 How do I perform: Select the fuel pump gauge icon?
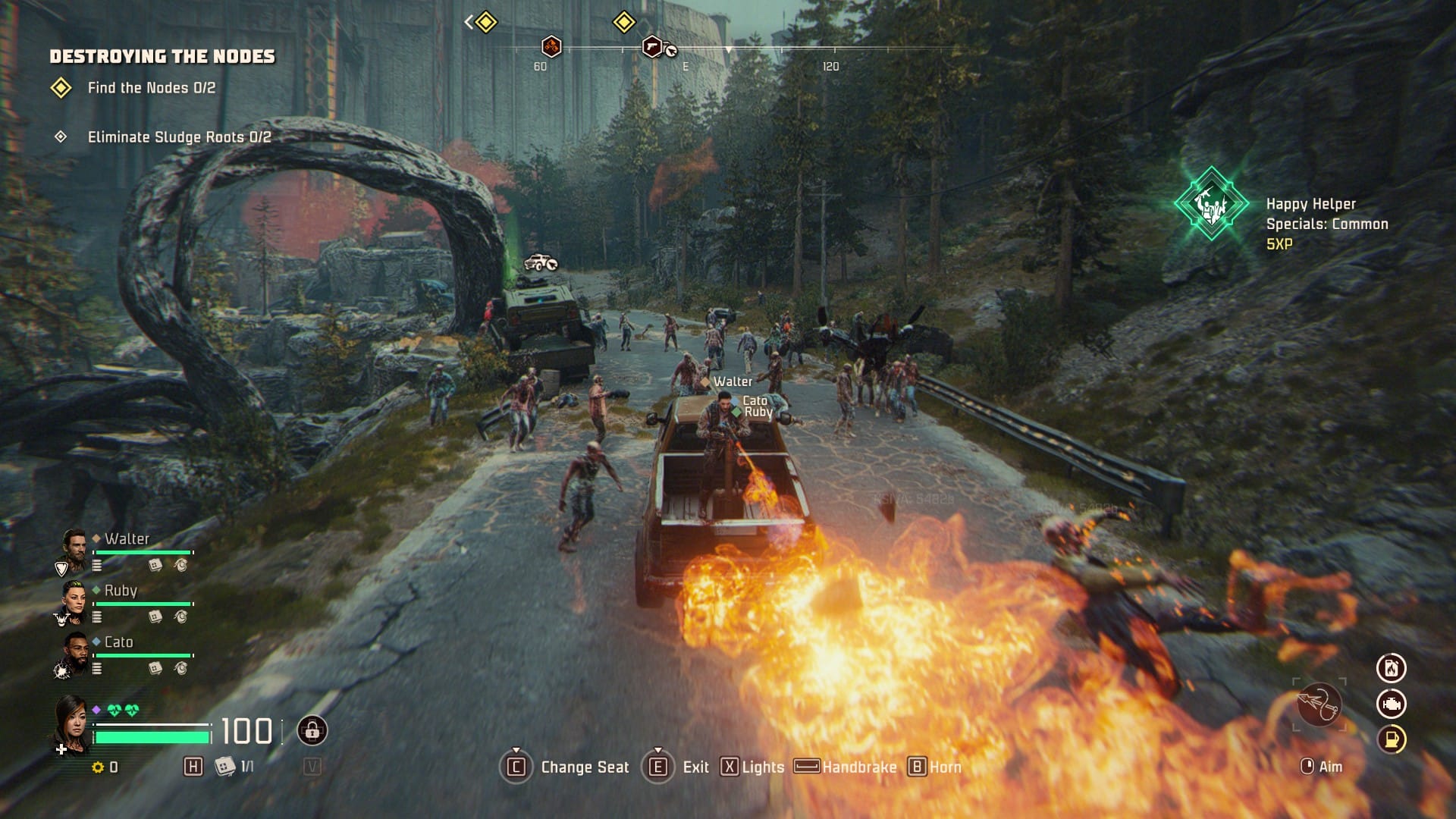[x=1392, y=738]
